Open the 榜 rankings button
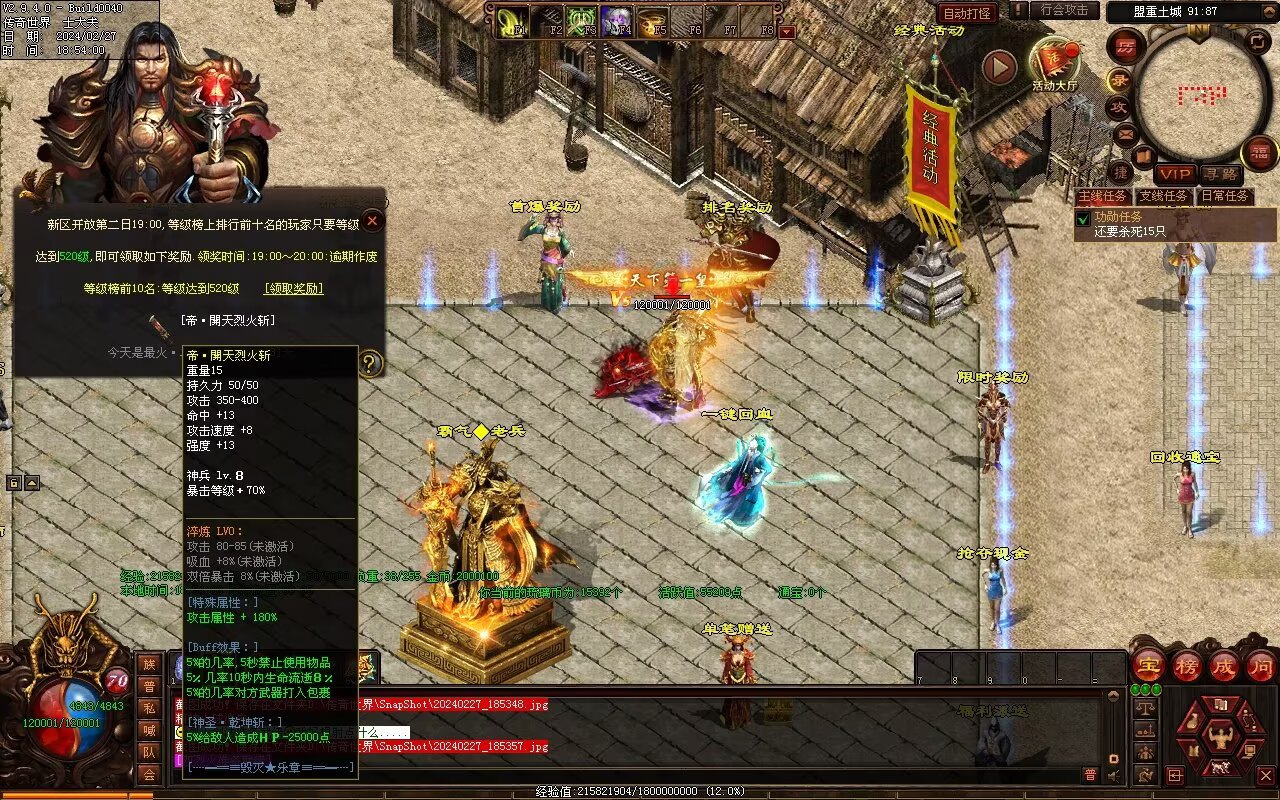The image size is (1280, 800). click(1186, 665)
